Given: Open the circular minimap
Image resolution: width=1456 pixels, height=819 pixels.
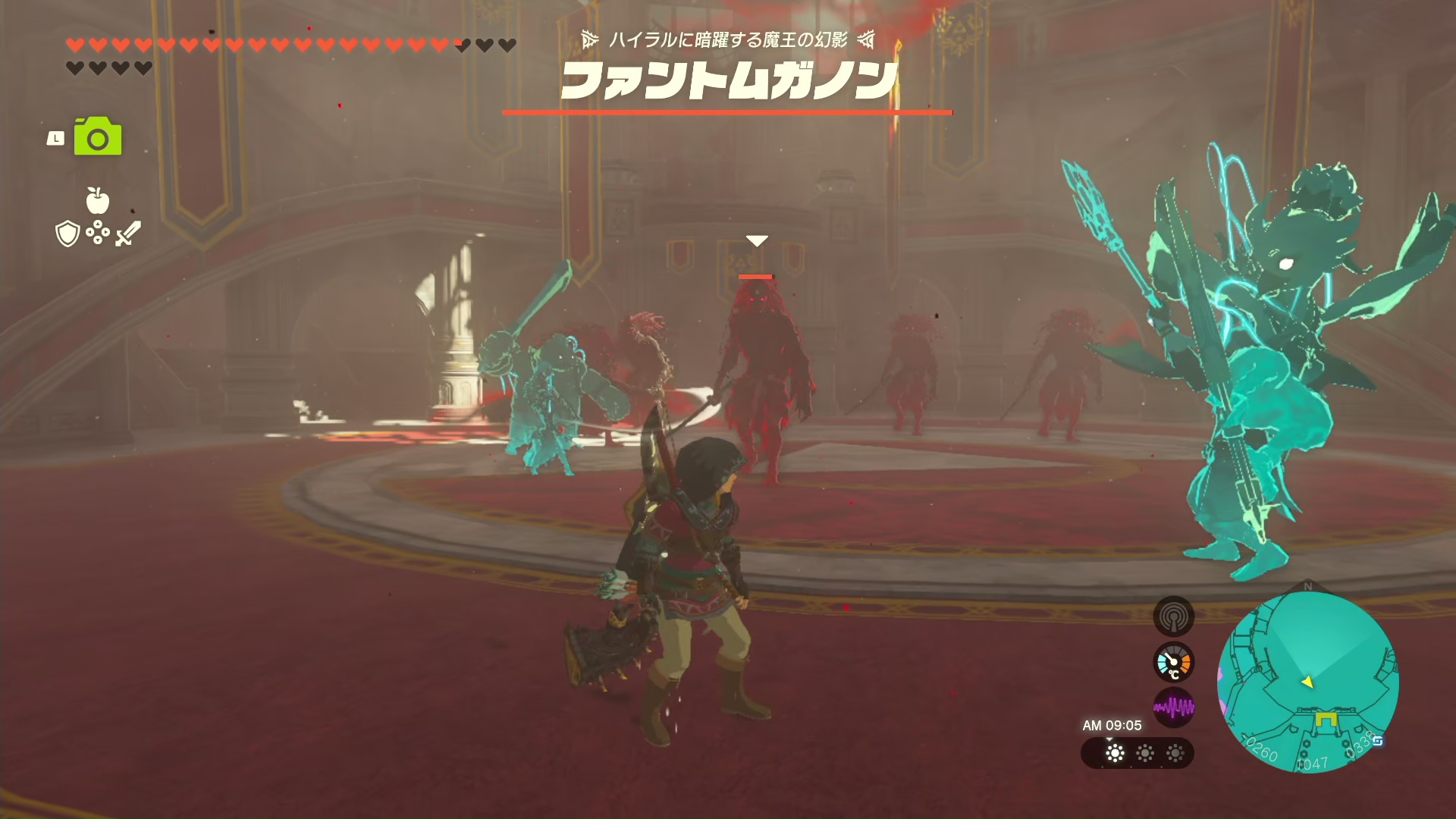Looking at the screenshot, I should coord(1307,681).
